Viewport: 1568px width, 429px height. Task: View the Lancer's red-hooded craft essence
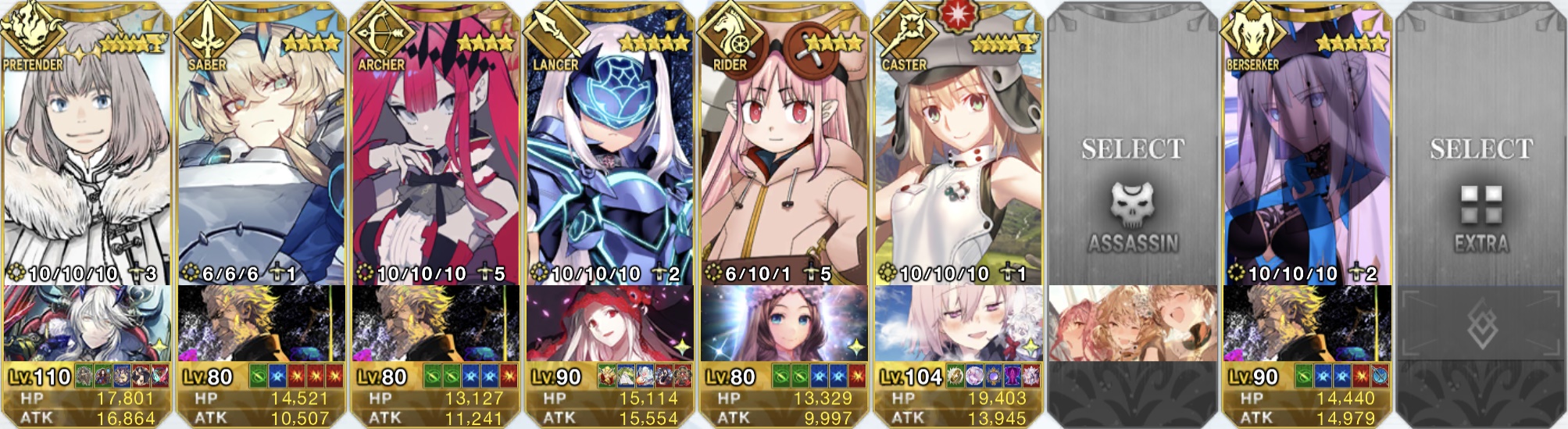coord(609,324)
